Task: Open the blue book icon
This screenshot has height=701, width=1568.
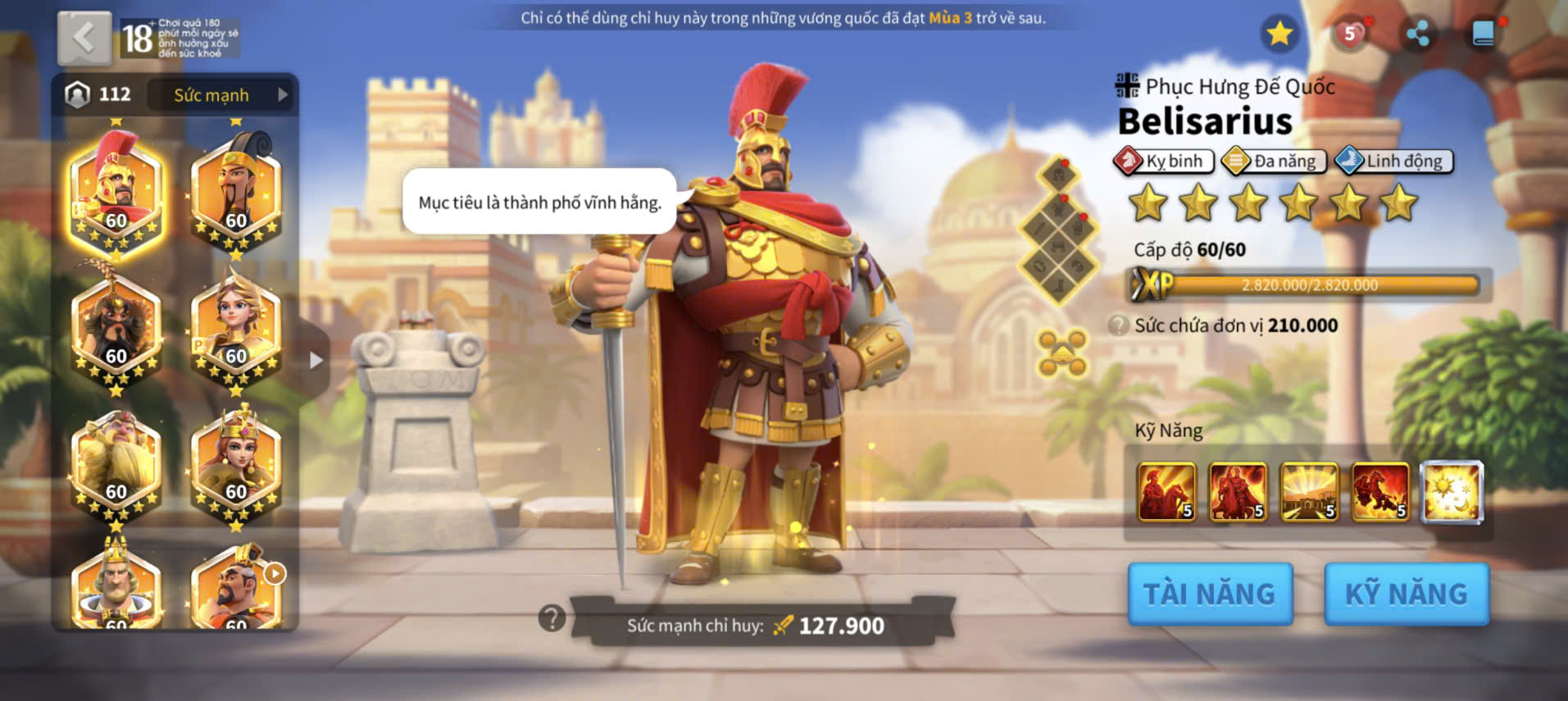Action: (x=1484, y=34)
